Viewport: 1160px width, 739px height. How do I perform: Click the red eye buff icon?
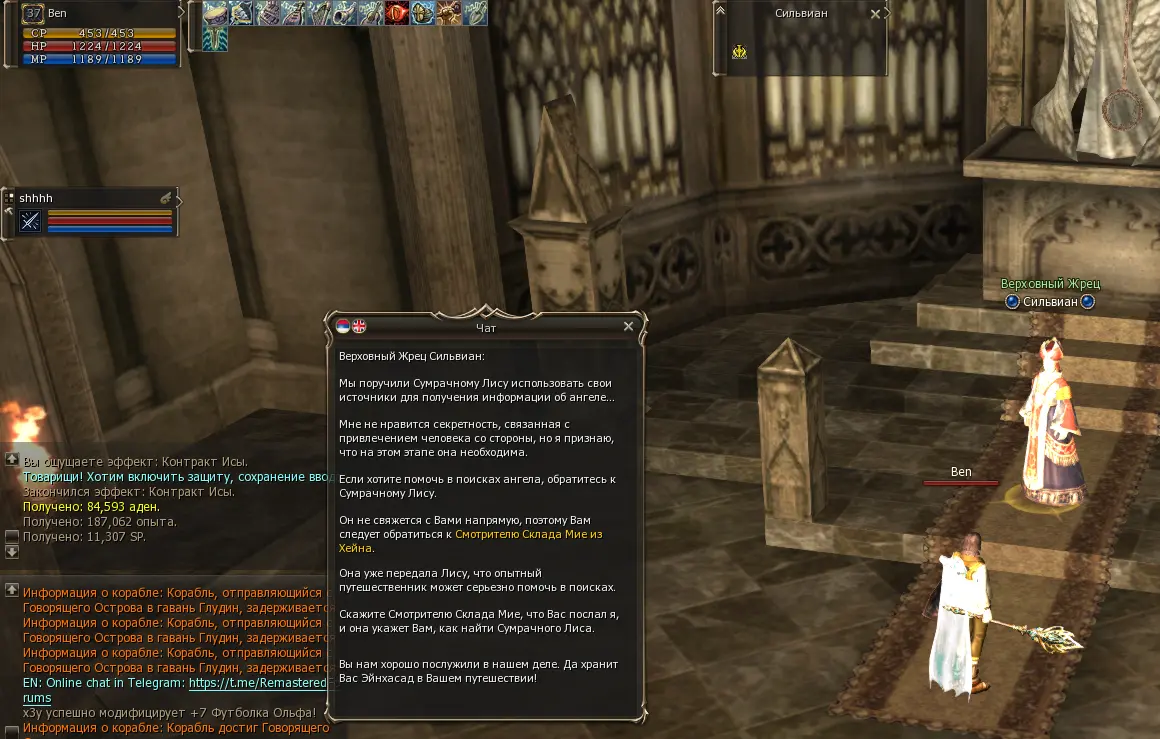click(396, 13)
